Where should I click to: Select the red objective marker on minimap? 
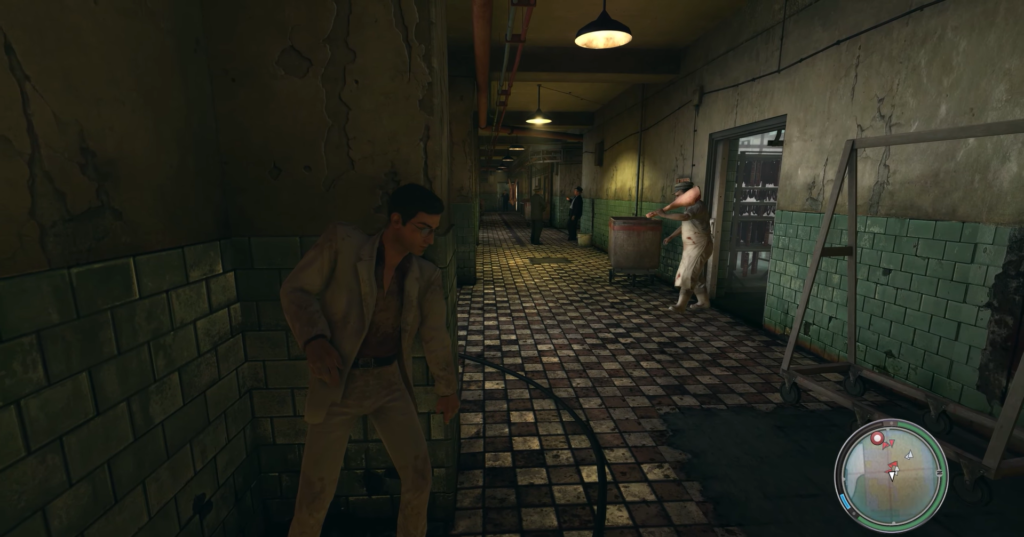coord(878,438)
